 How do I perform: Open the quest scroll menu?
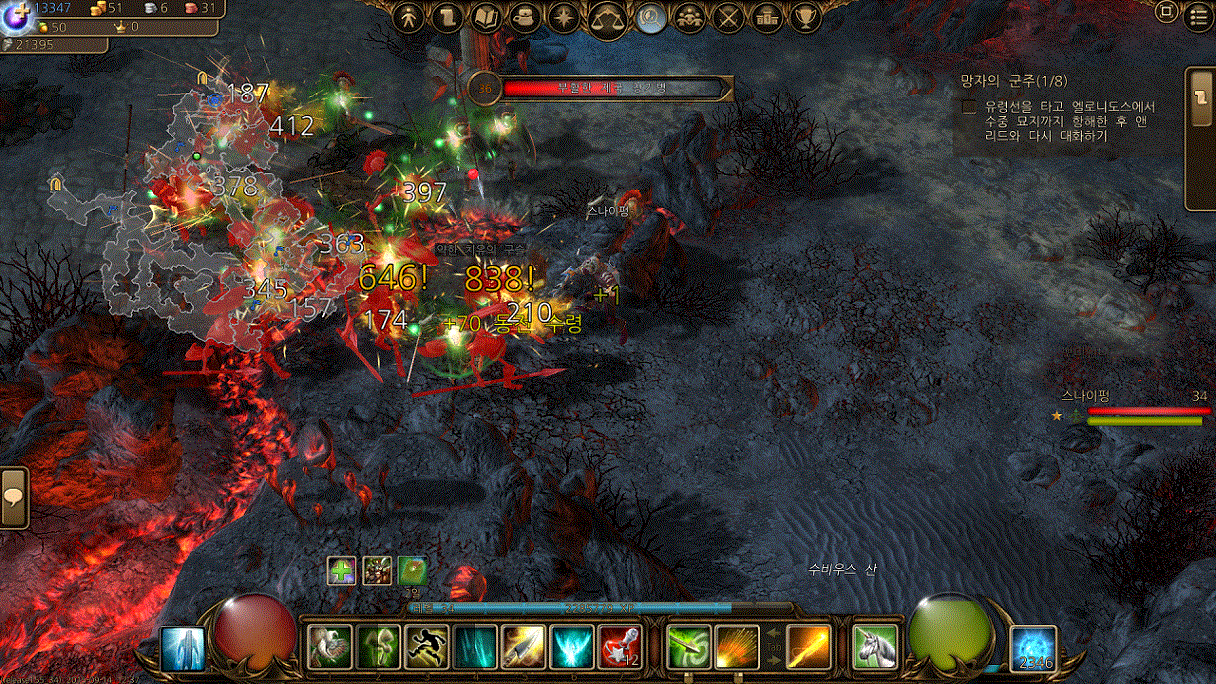(447, 17)
